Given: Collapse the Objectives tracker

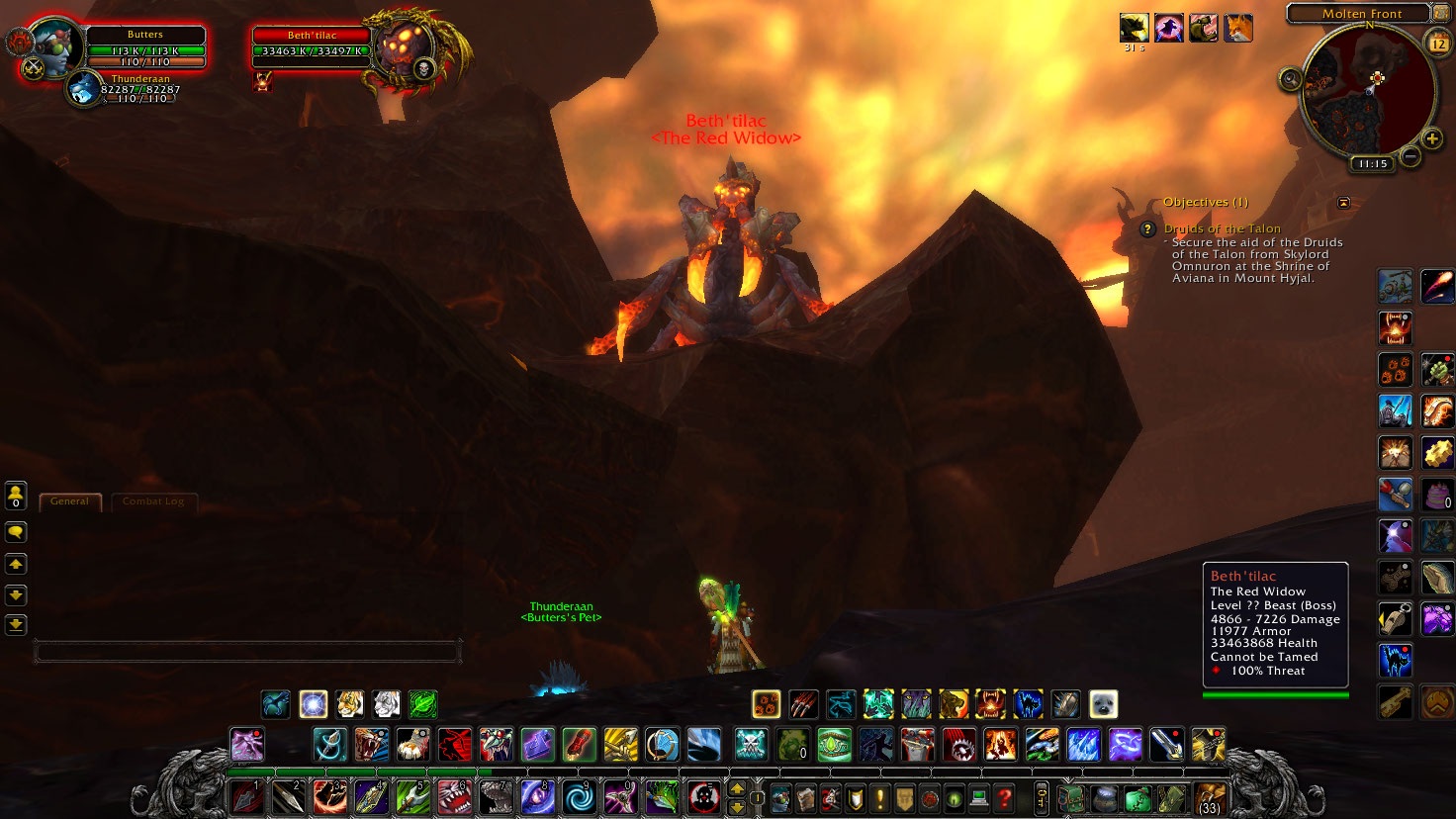Looking at the screenshot, I should [1343, 203].
